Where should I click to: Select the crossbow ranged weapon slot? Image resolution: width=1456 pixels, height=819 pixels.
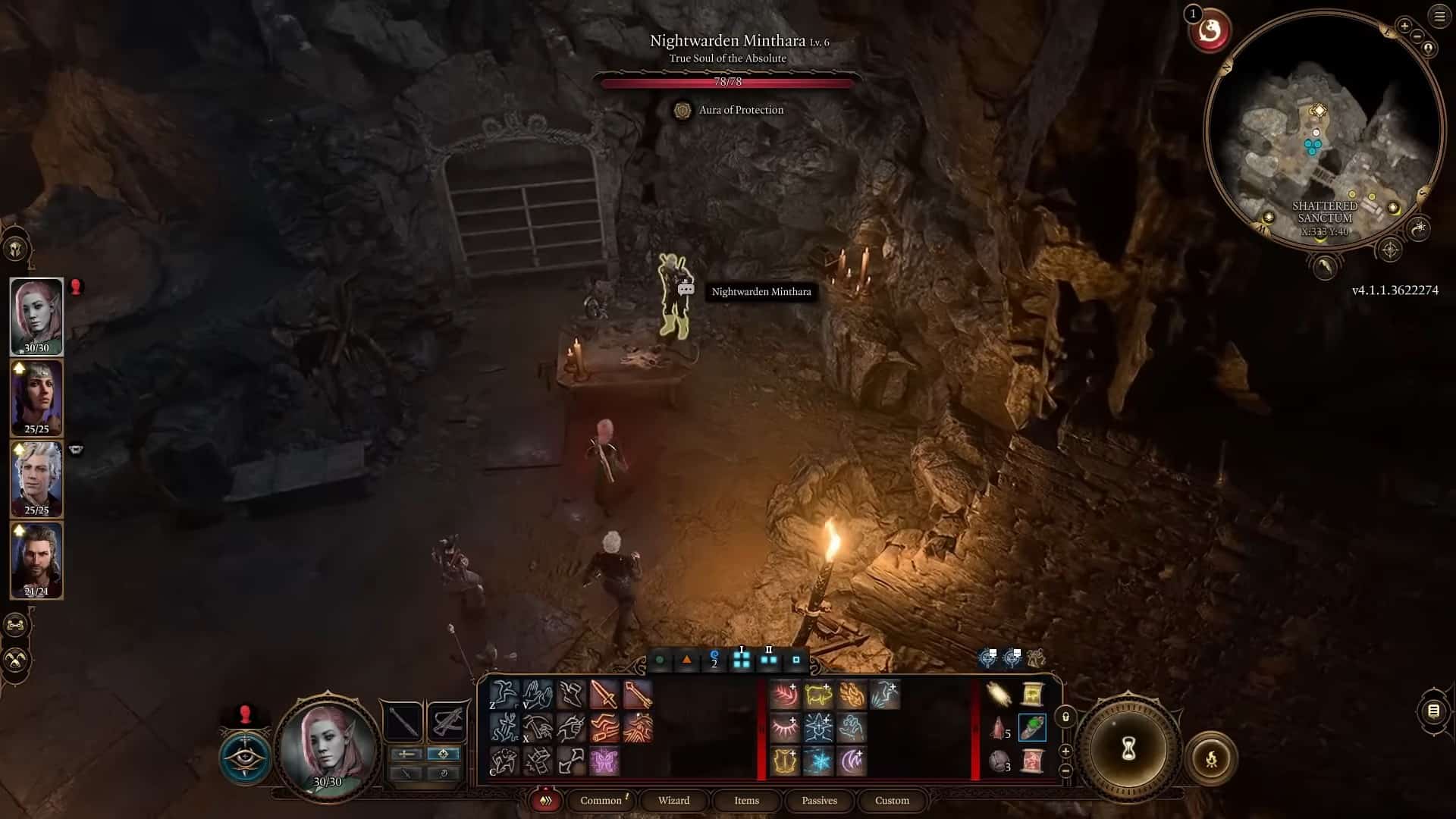tap(447, 721)
